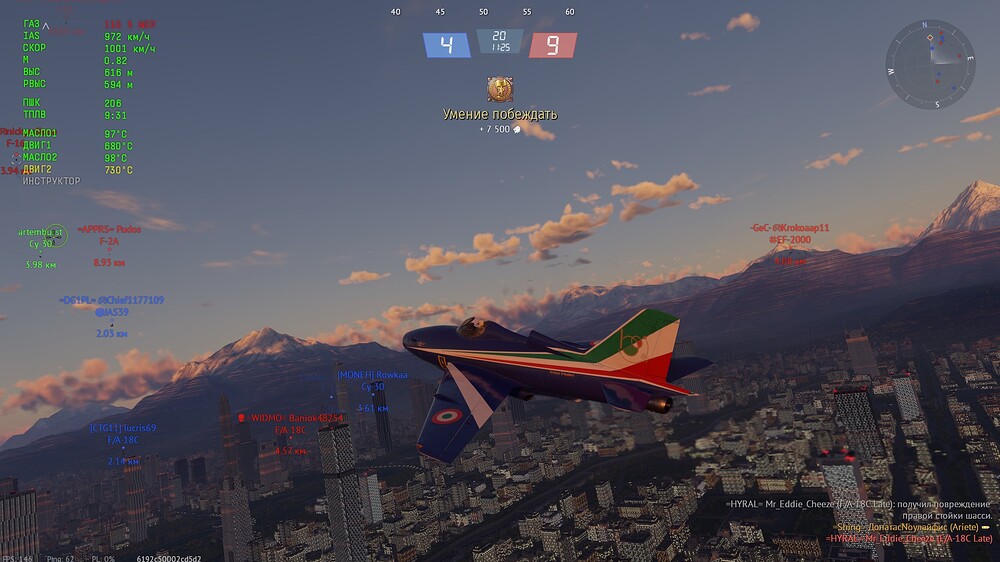Select squad marker artembu_st Су-30
This screenshot has width=1000, height=562.
[42, 238]
